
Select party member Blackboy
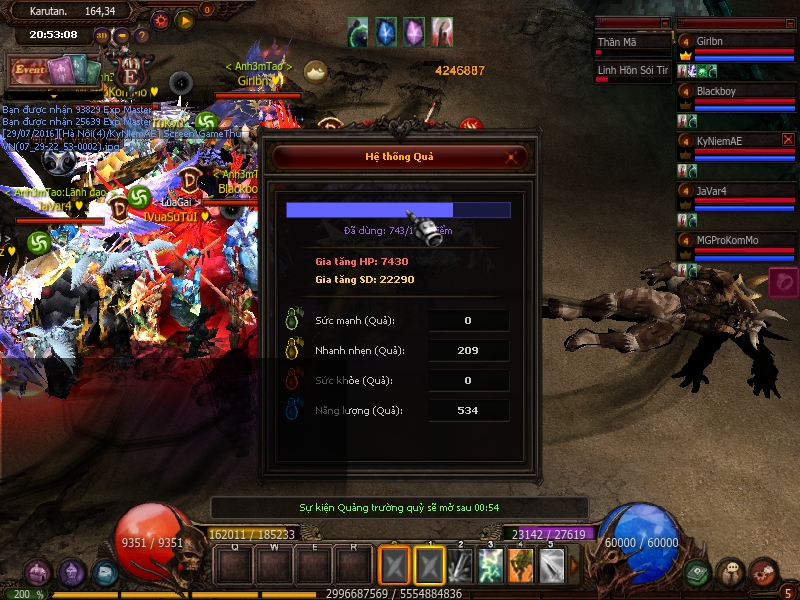737,91
